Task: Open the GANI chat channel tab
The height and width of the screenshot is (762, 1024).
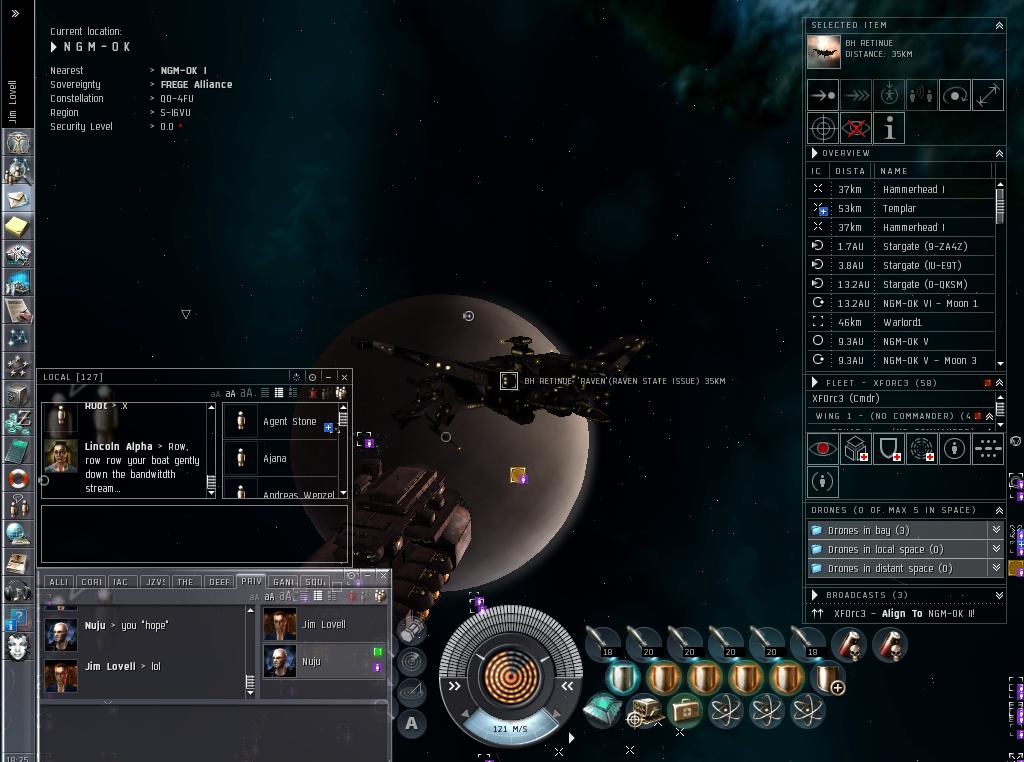Action: (x=283, y=581)
